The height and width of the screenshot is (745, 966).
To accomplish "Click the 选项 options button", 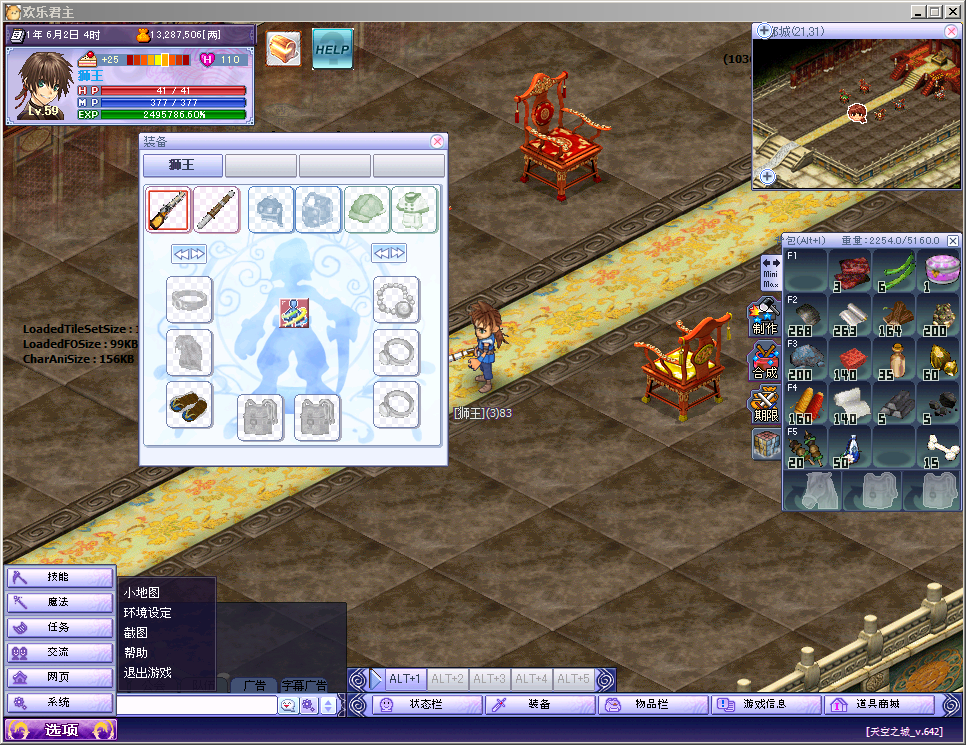I will [60, 730].
